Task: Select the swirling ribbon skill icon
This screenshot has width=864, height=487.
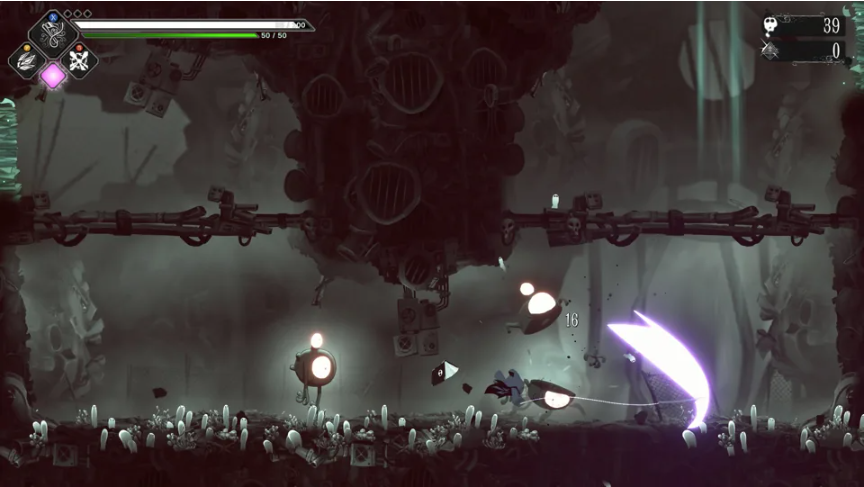Action: tap(52, 33)
